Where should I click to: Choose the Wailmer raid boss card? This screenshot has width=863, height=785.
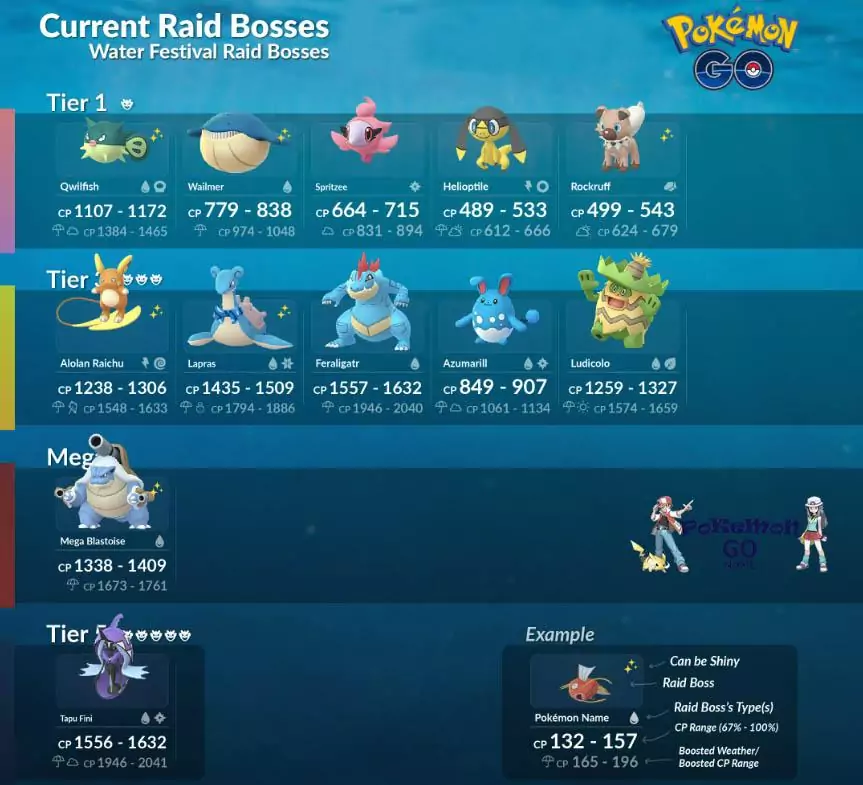[x=240, y=180]
